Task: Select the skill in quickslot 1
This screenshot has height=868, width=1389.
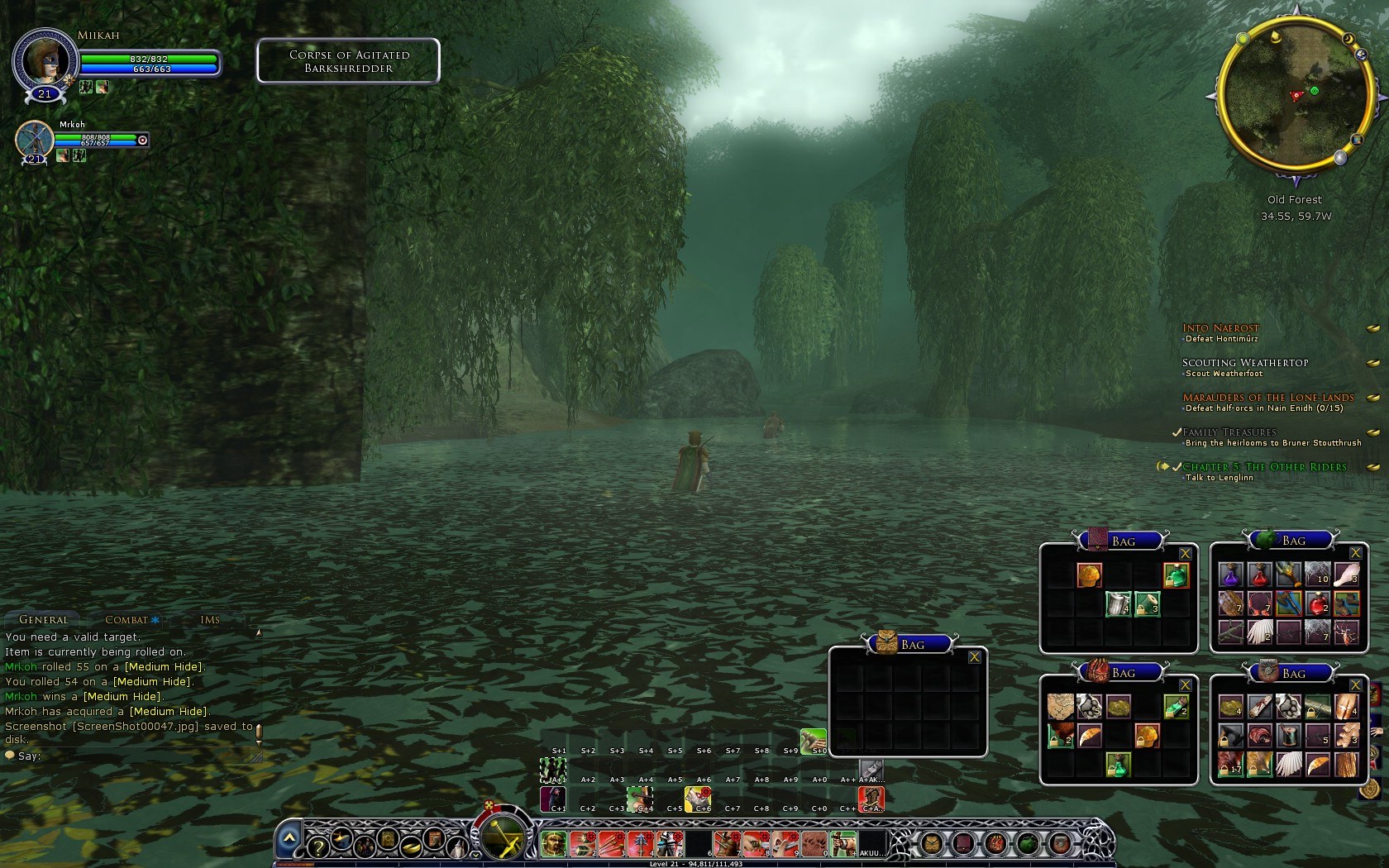Action: click(554, 843)
